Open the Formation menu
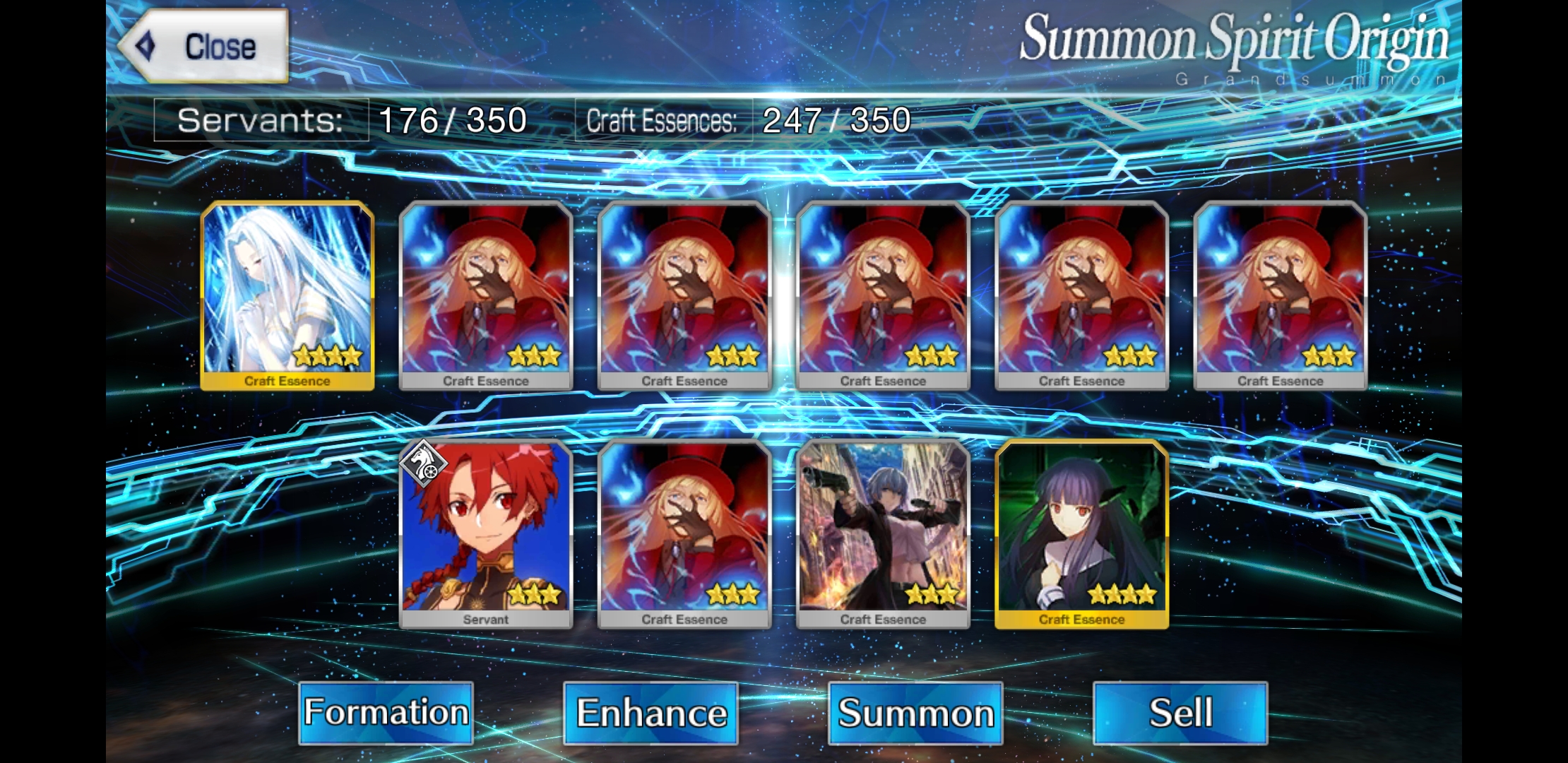This screenshot has height=763, width=1568. point(386,712)
